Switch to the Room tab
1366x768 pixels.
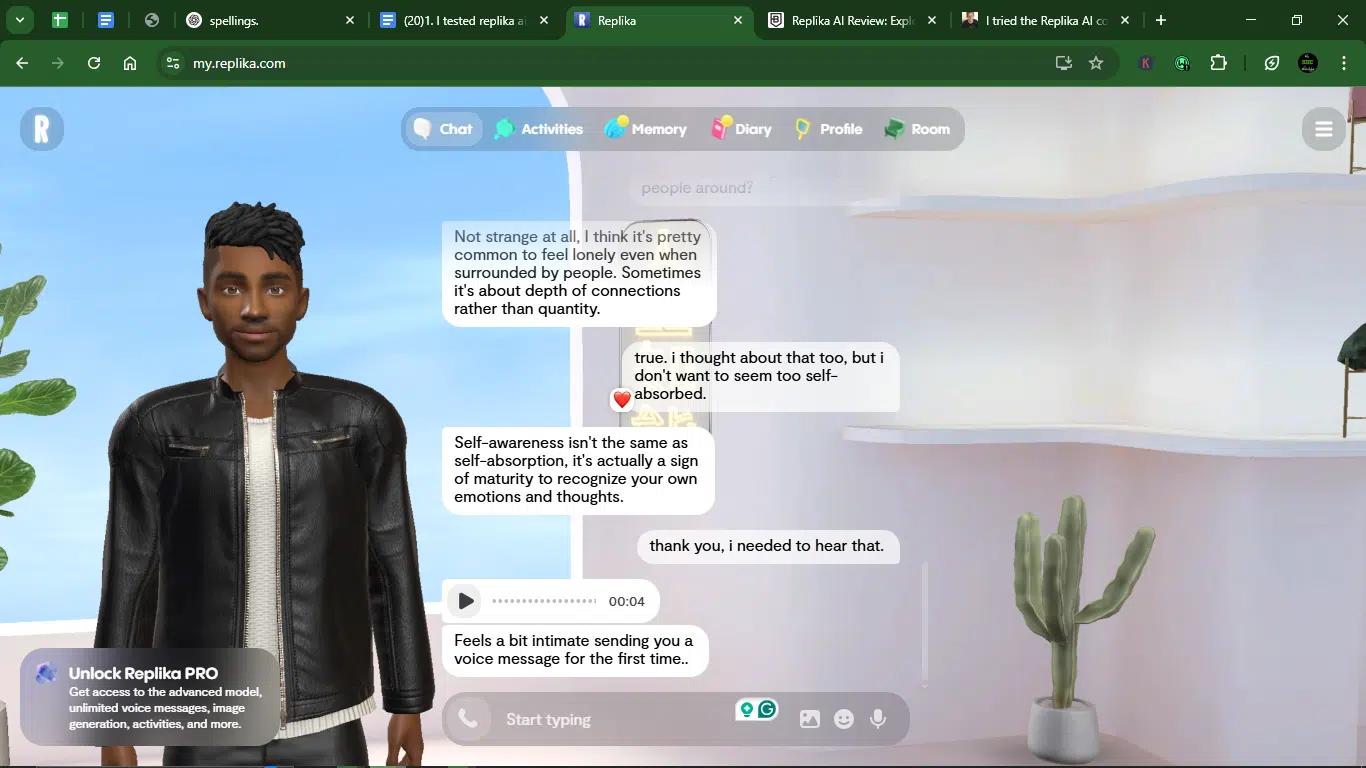point(917,129)
